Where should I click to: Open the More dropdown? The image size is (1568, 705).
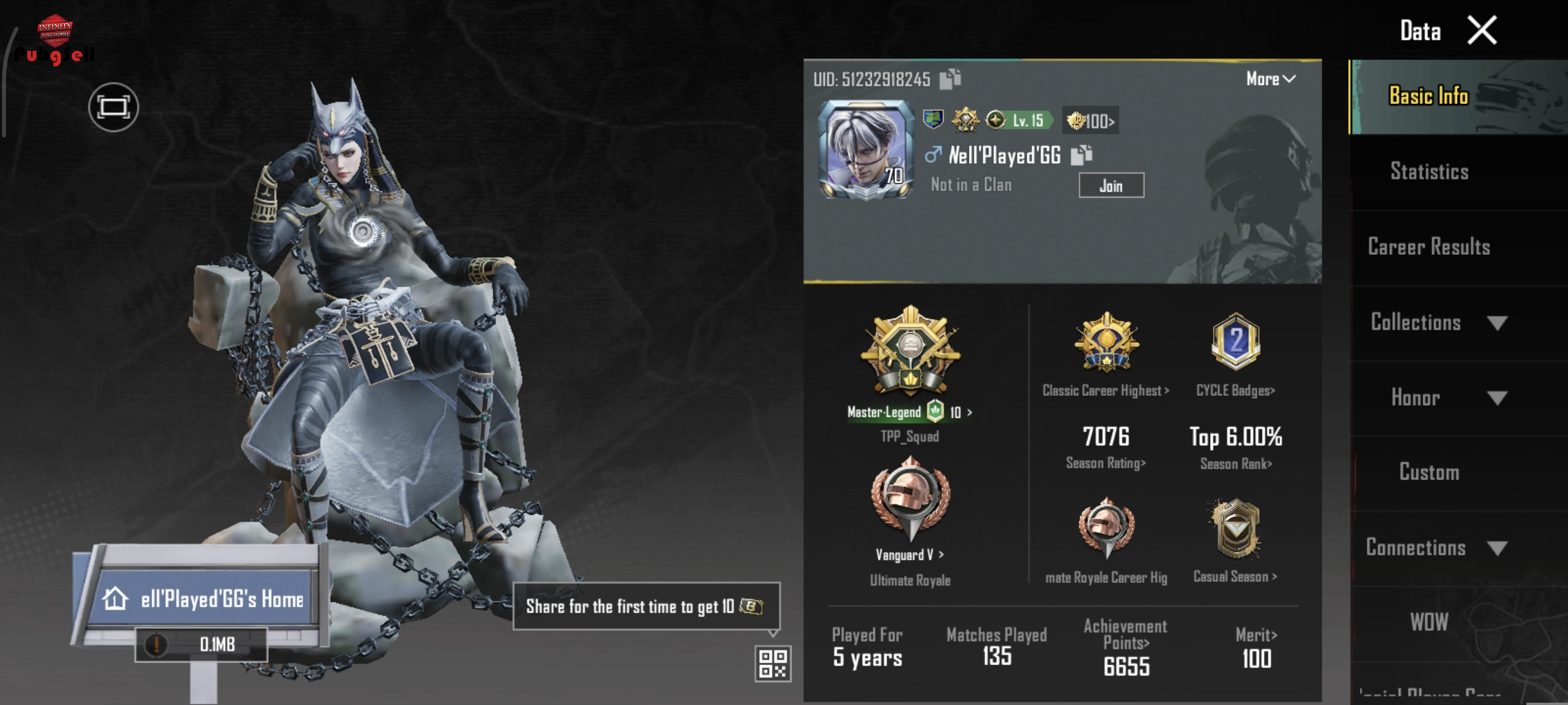(x=1270, y=79)
